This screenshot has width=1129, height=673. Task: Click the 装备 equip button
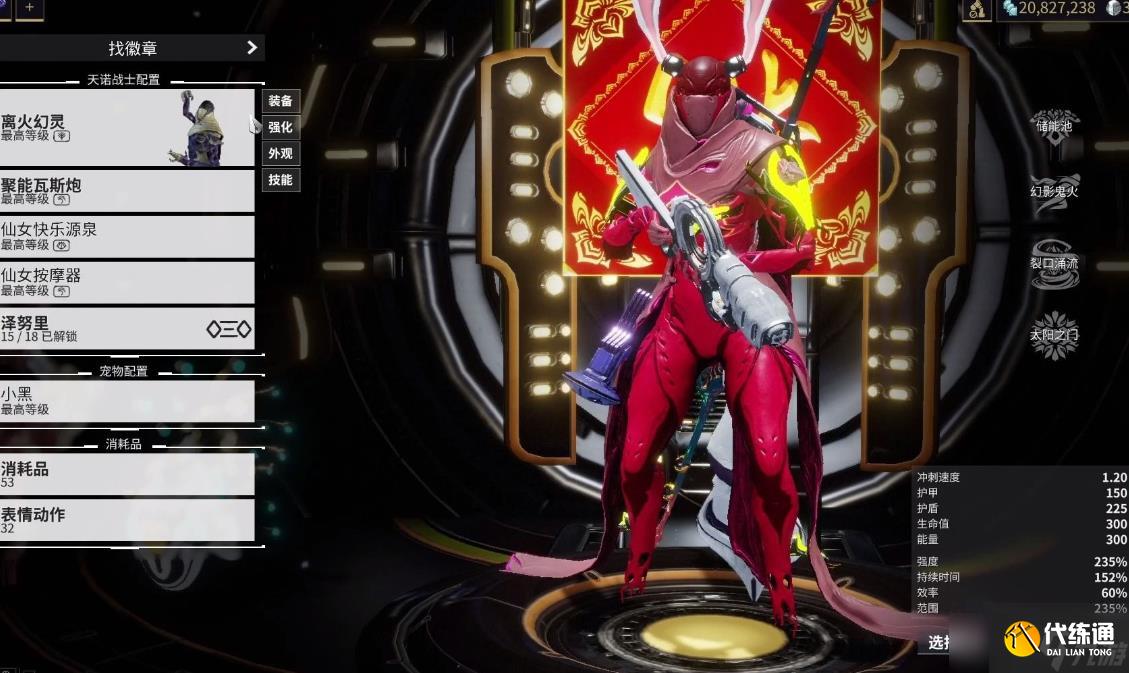tap(281, 101)
